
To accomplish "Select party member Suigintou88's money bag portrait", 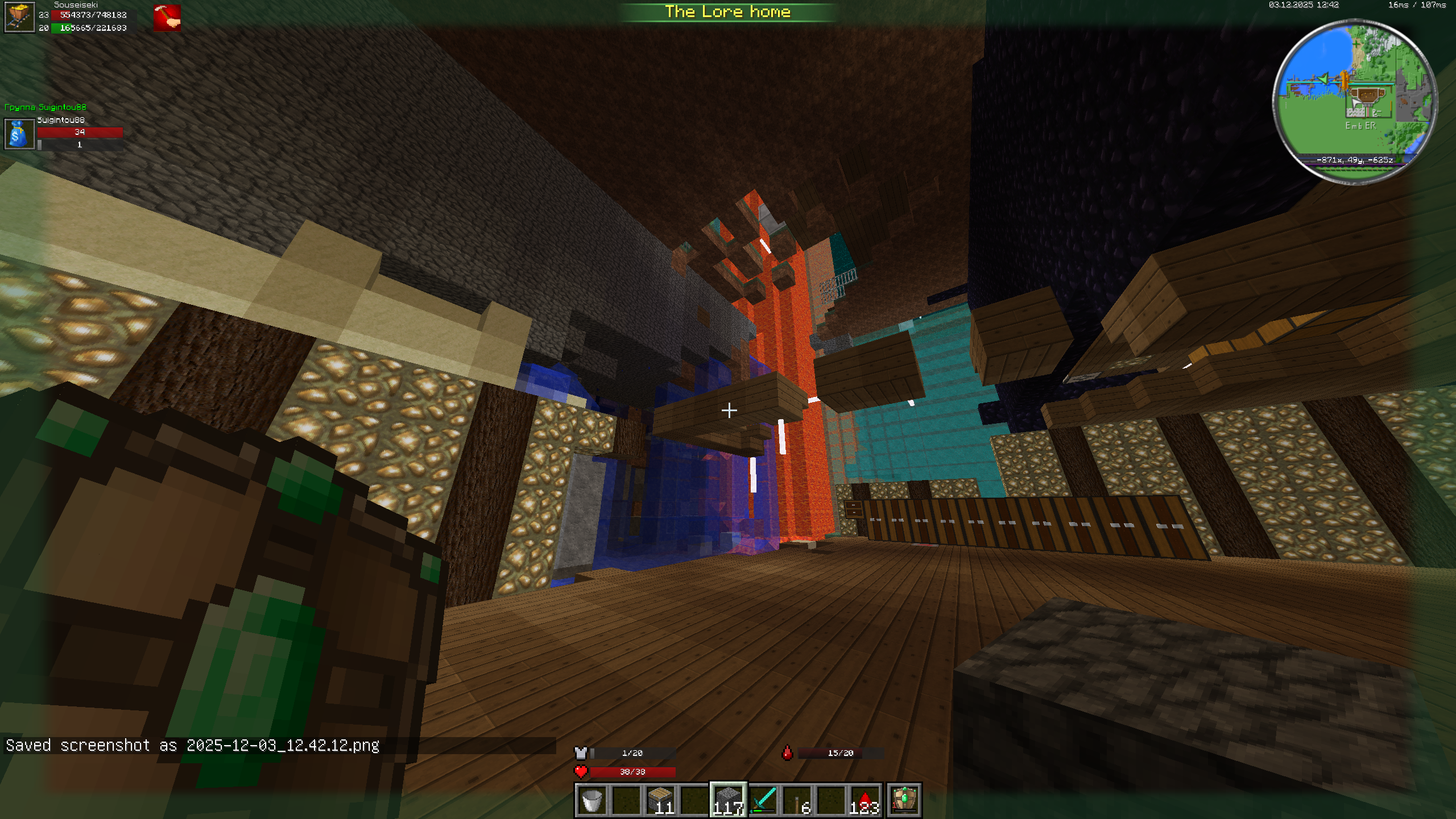I will 19,134.
